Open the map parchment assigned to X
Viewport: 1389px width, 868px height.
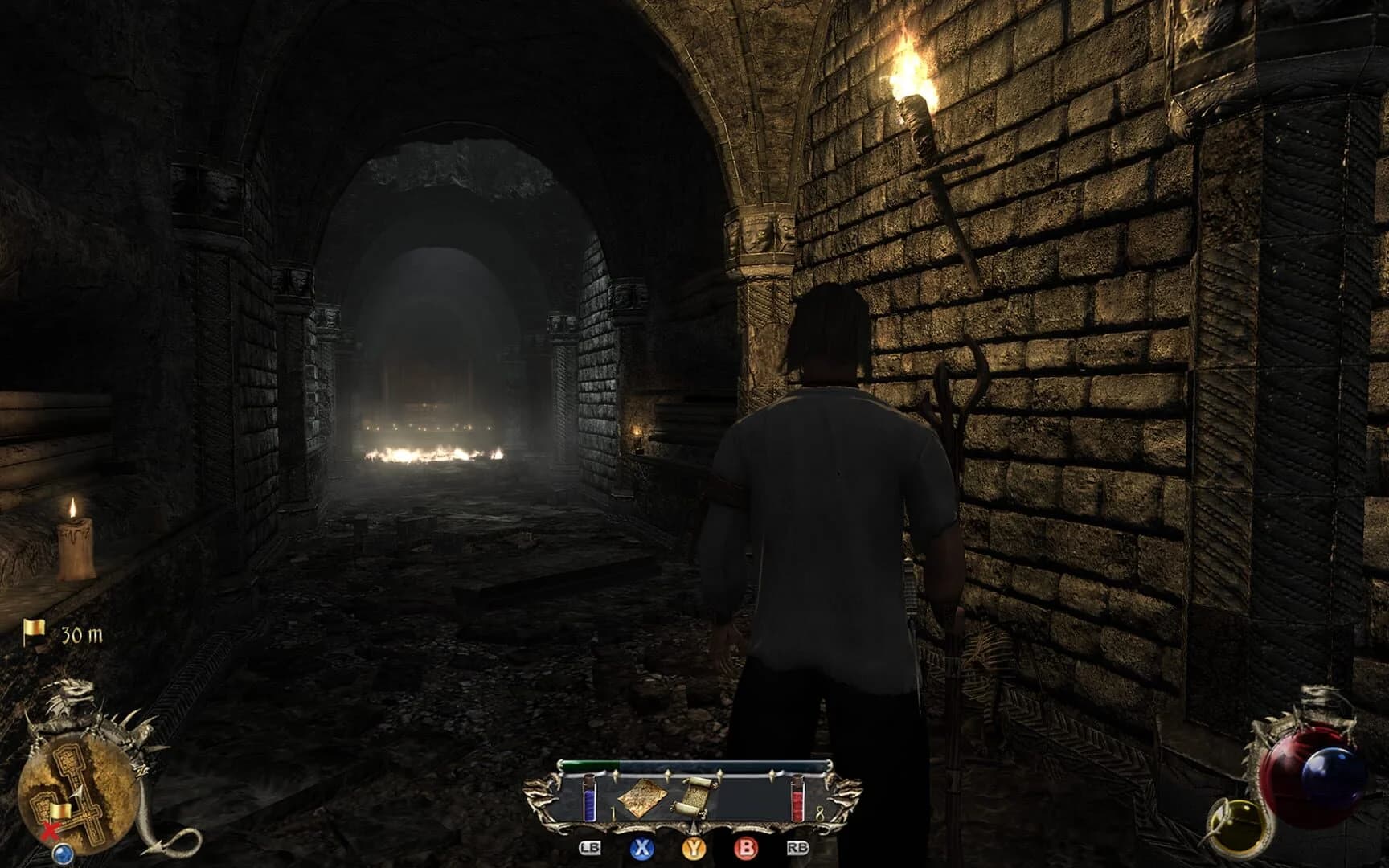pyautogui.click(x=643, y=798)
